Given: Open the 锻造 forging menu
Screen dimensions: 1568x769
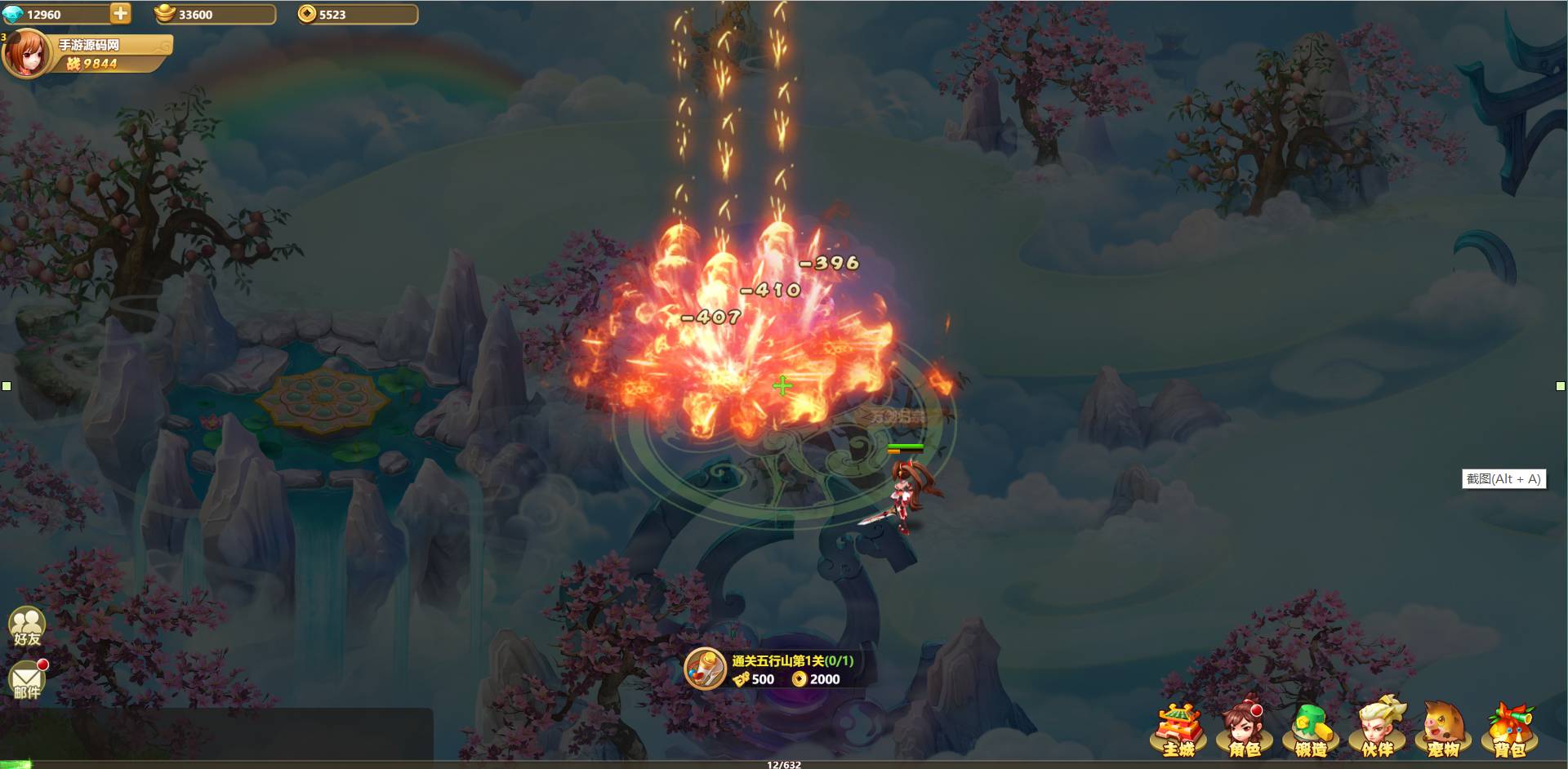Looking at the screenshot, I should (1311, 729).
